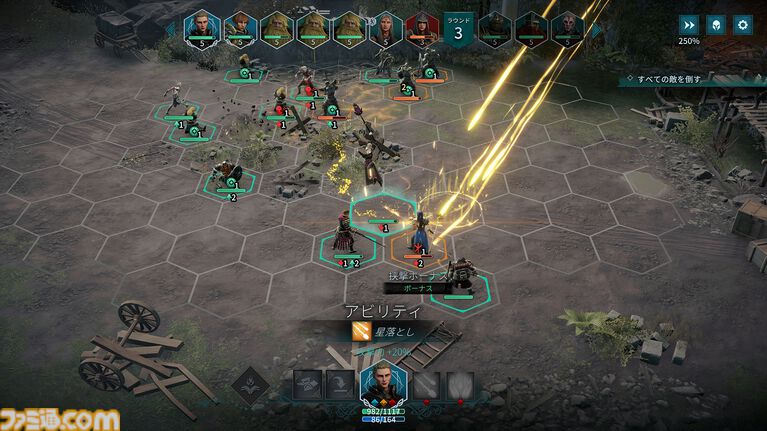Activate the feathered wing ability slot
This screenshot has width=767, height=431.
461,385
